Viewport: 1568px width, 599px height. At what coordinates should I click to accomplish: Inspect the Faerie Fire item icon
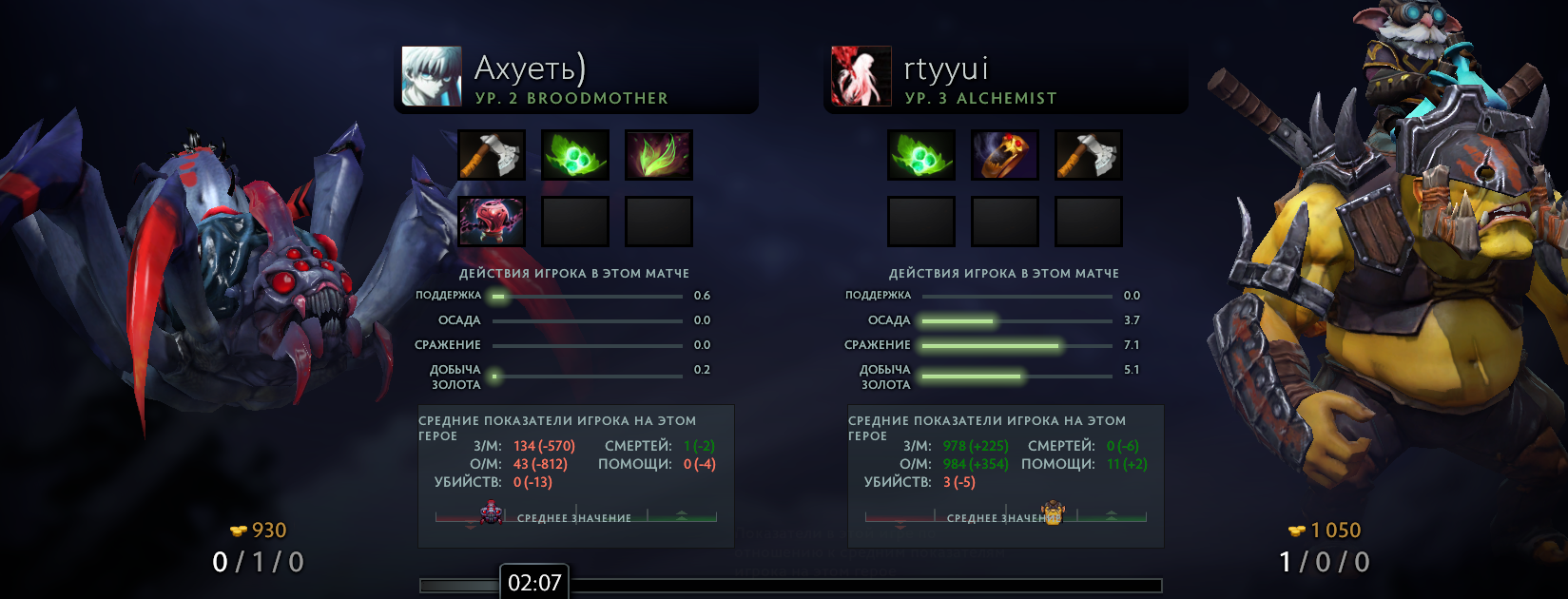tap(659, 155)
